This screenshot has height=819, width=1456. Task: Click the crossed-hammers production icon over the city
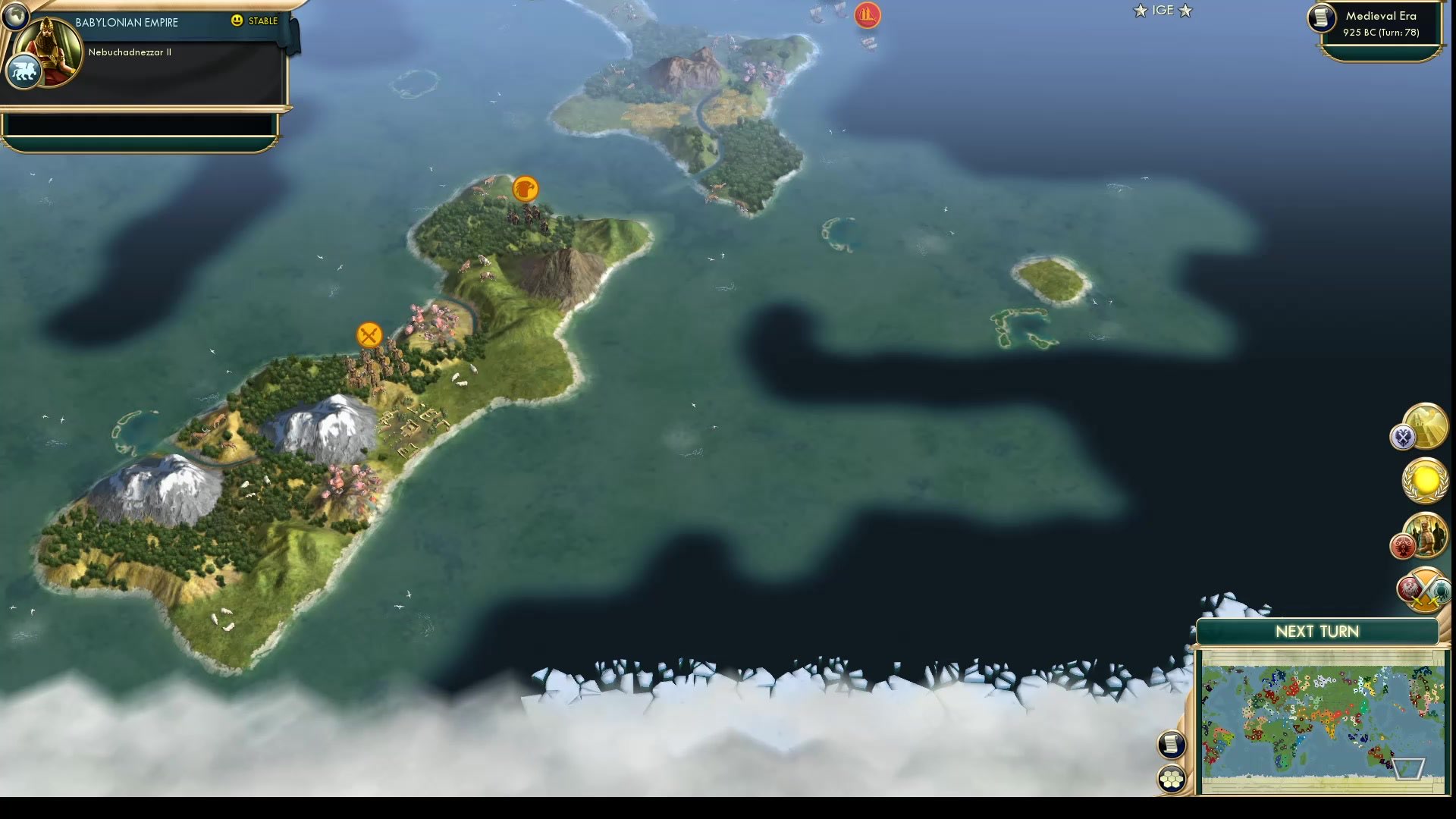(369, 334)
